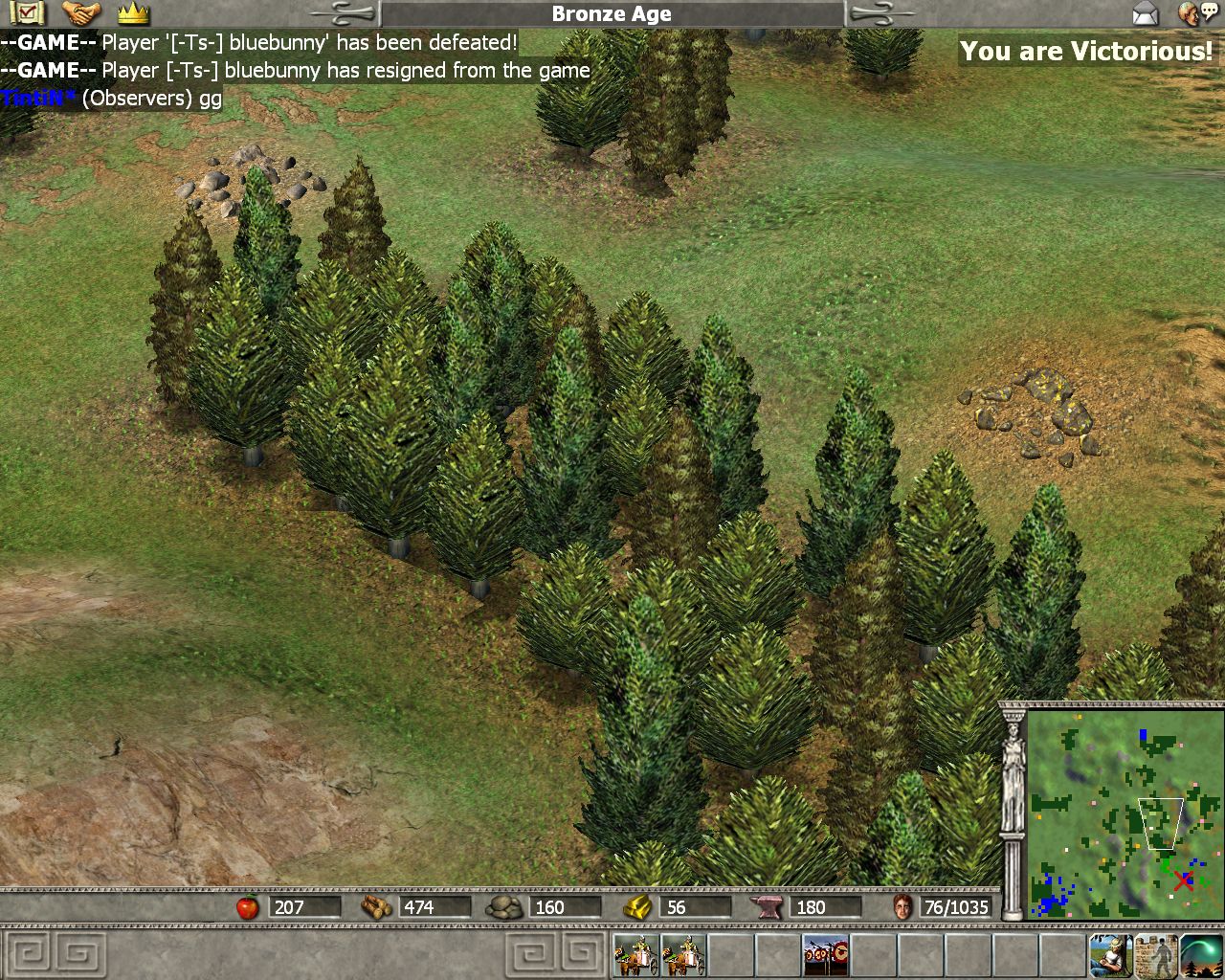Image resolution: width=1225 pixels, height=980 pixels.
Task: Click the silhouette by stone wall icon
Action: (1156, 955)
